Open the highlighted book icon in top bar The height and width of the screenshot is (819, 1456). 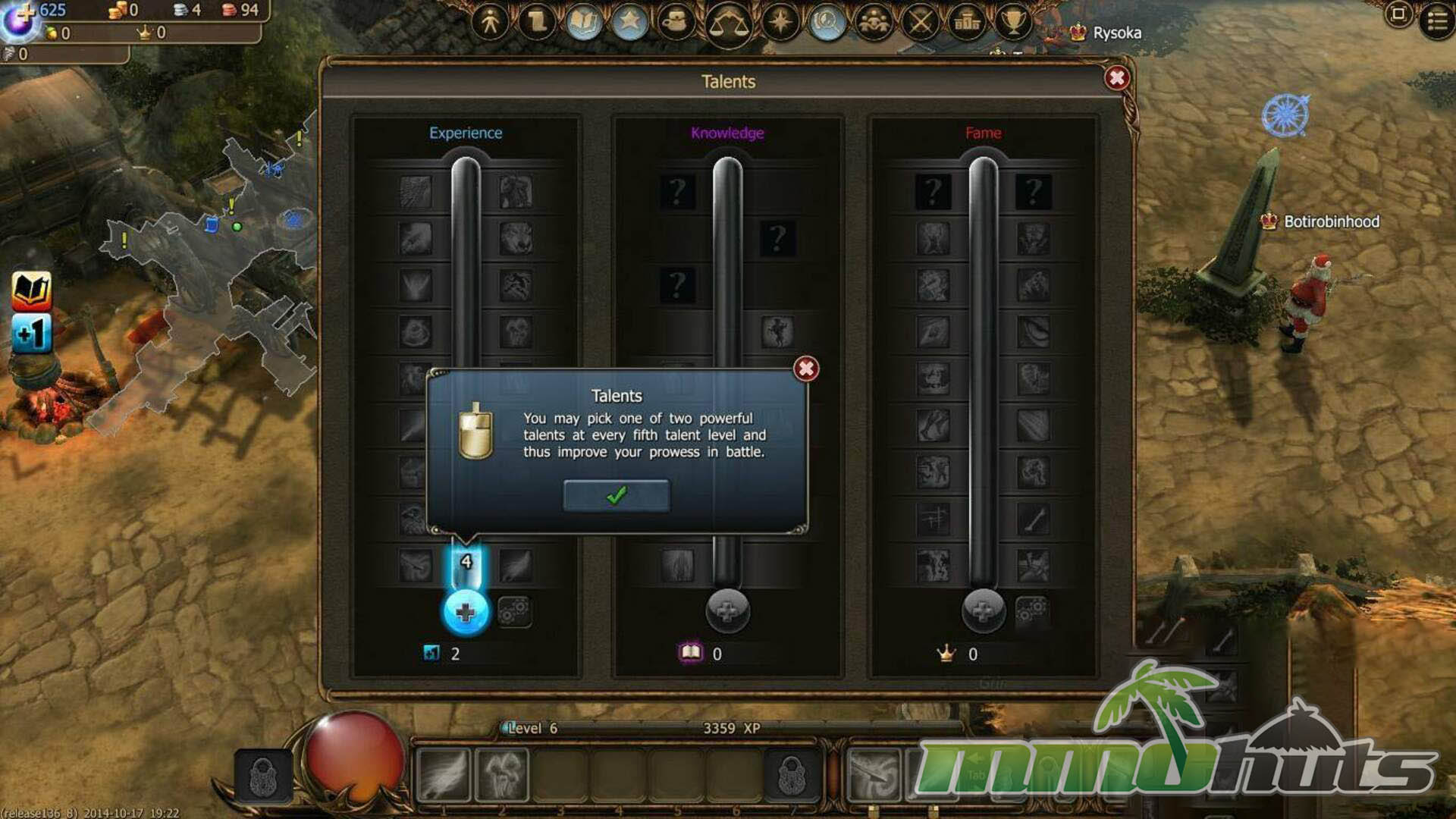click(x=583, y=22)
